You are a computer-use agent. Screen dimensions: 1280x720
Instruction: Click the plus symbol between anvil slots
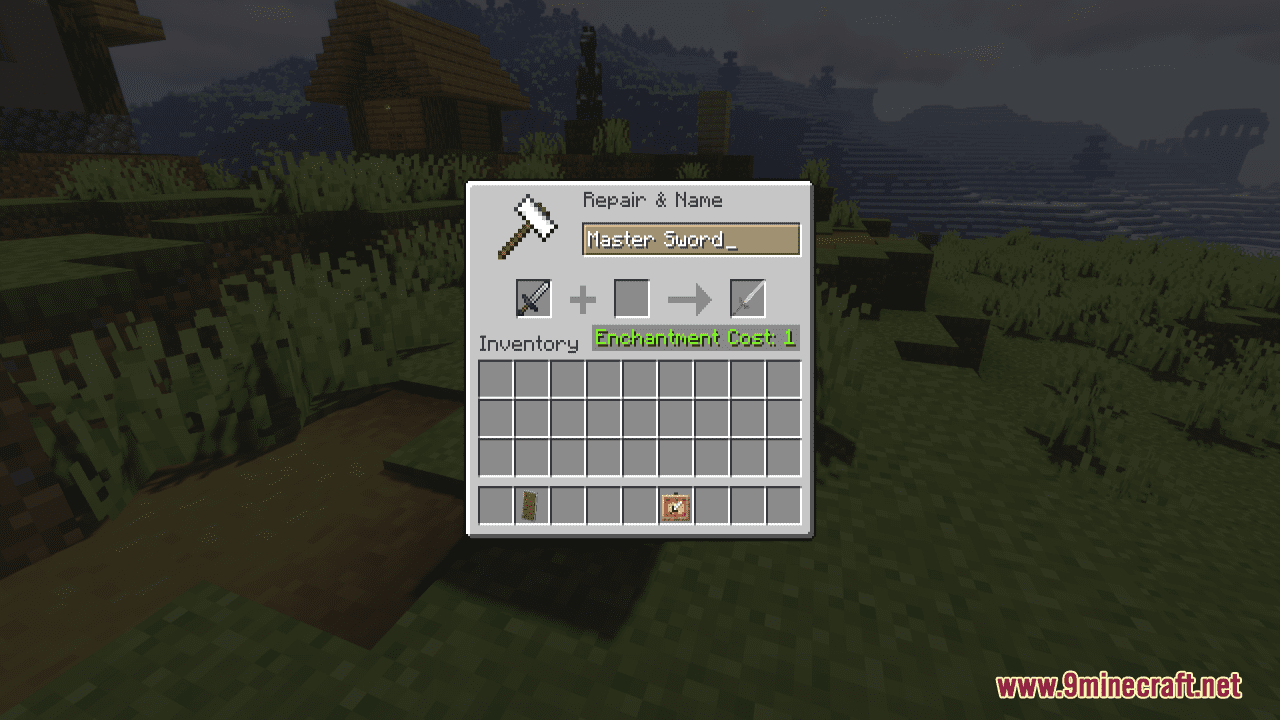coord(583,299)
